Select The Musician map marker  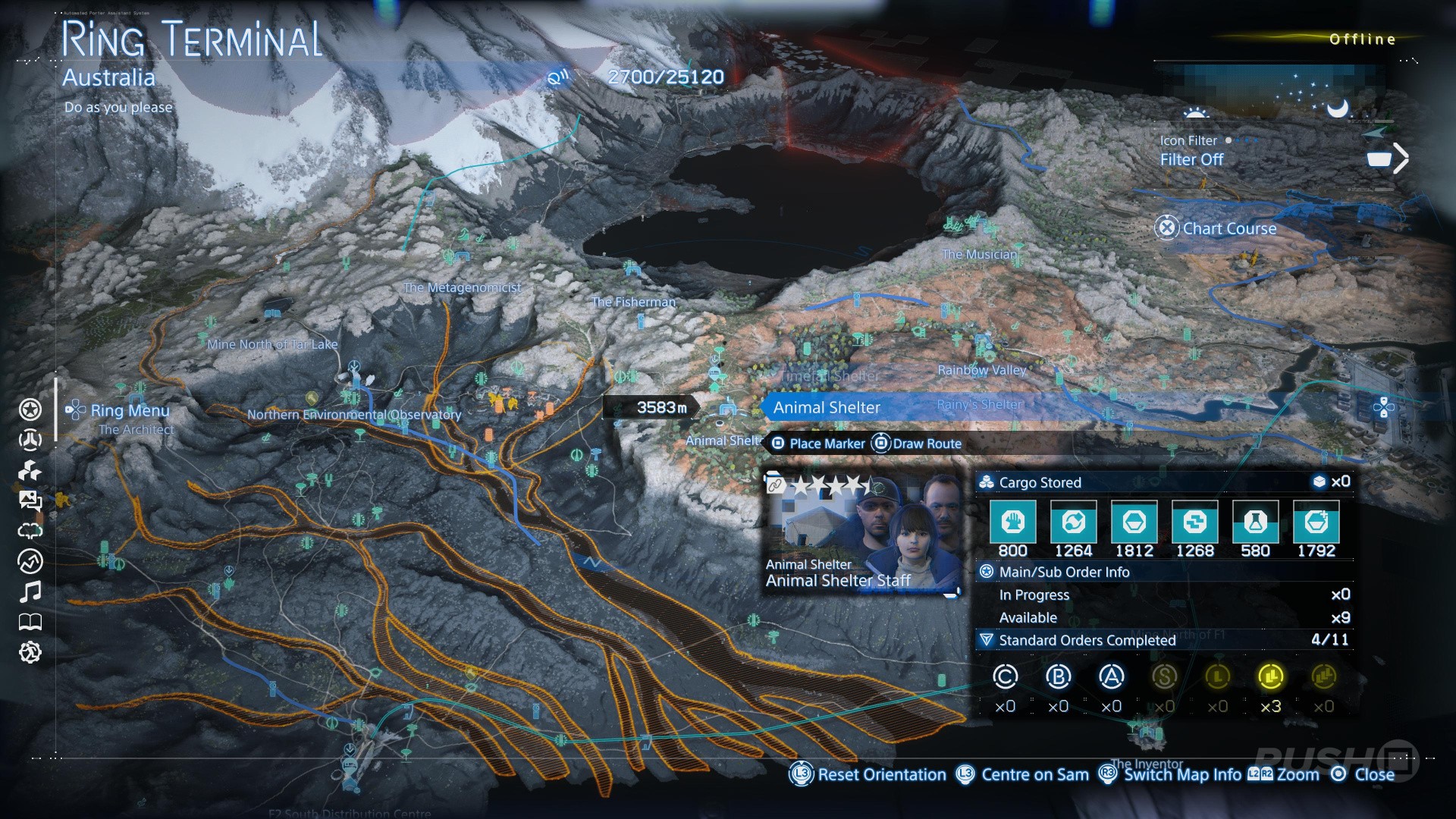coord(978,254)
